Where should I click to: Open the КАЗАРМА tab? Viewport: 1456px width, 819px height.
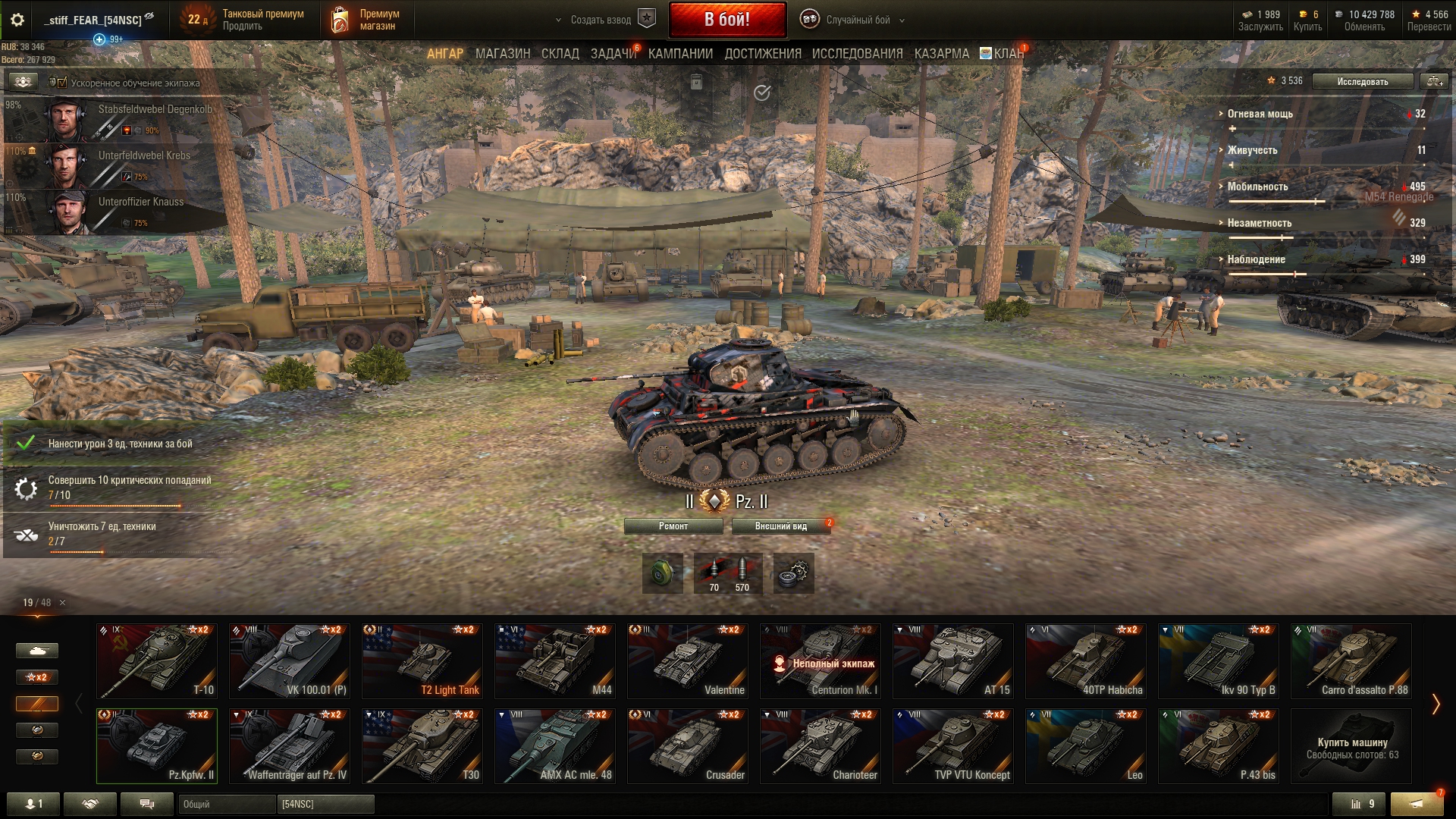[x=941, y=54]
